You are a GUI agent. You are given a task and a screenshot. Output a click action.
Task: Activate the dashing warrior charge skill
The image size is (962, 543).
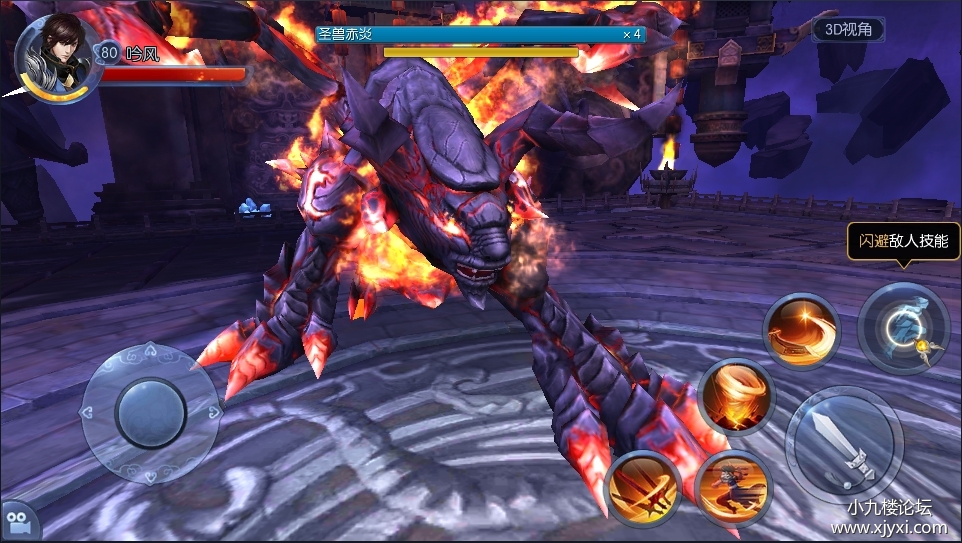pos(734,487)
